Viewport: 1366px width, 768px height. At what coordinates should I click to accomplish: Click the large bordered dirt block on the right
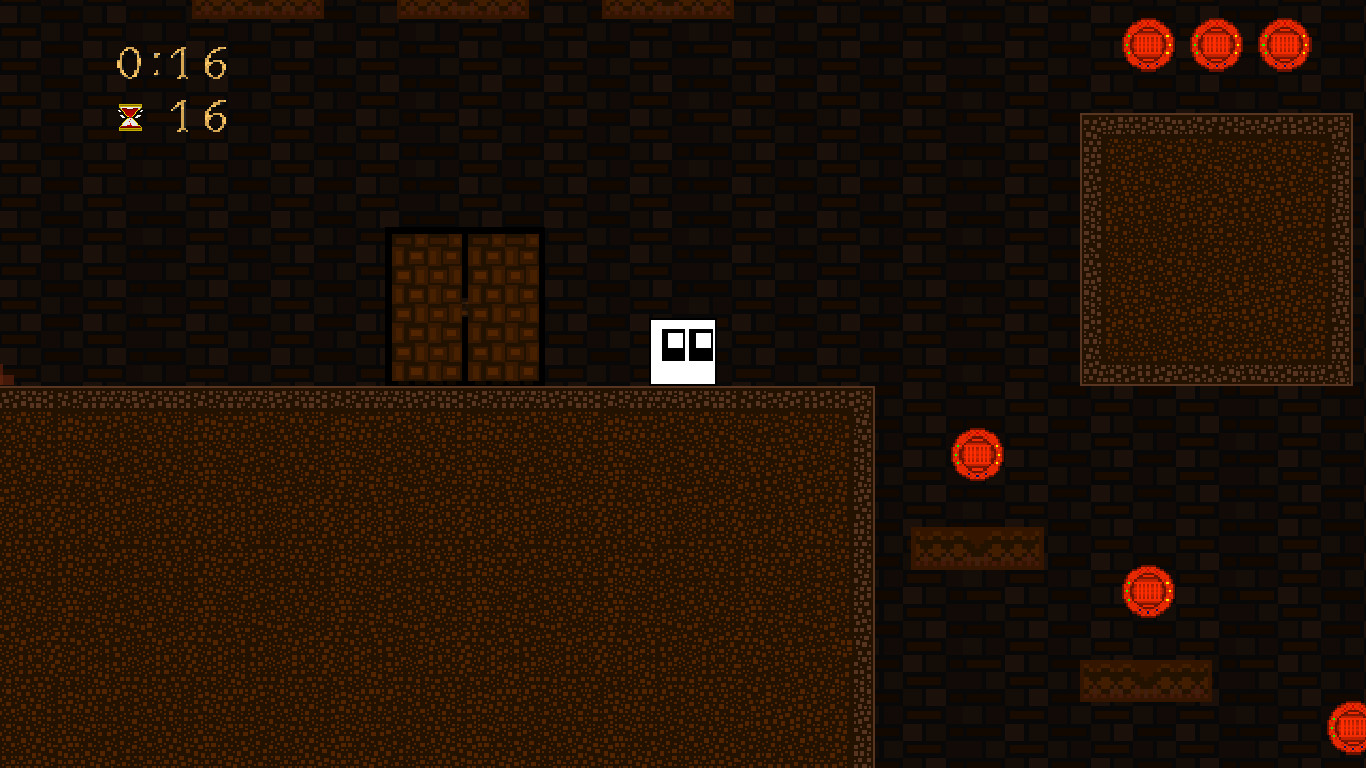(x=1216, y=250)
